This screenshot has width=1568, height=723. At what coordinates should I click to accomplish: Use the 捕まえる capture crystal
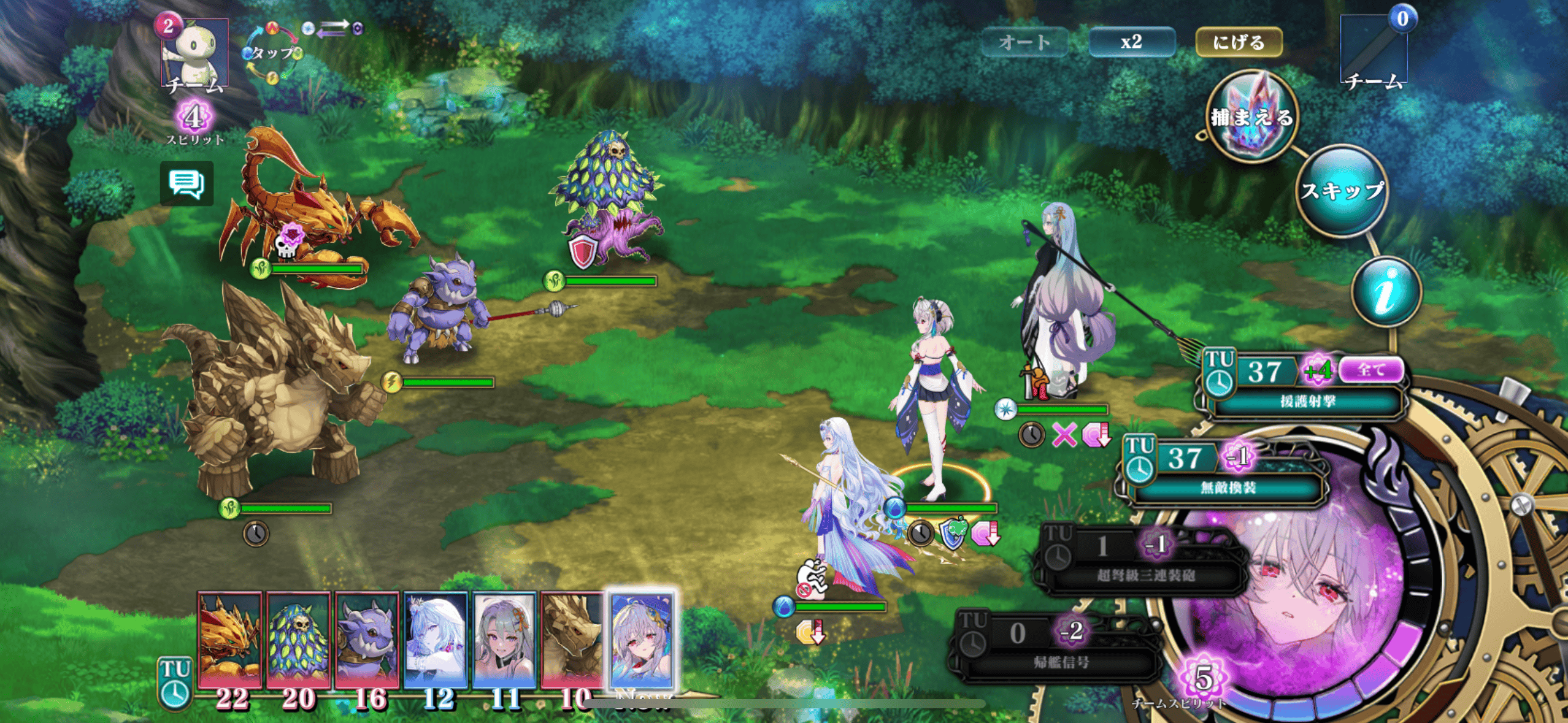(1251, 116)
